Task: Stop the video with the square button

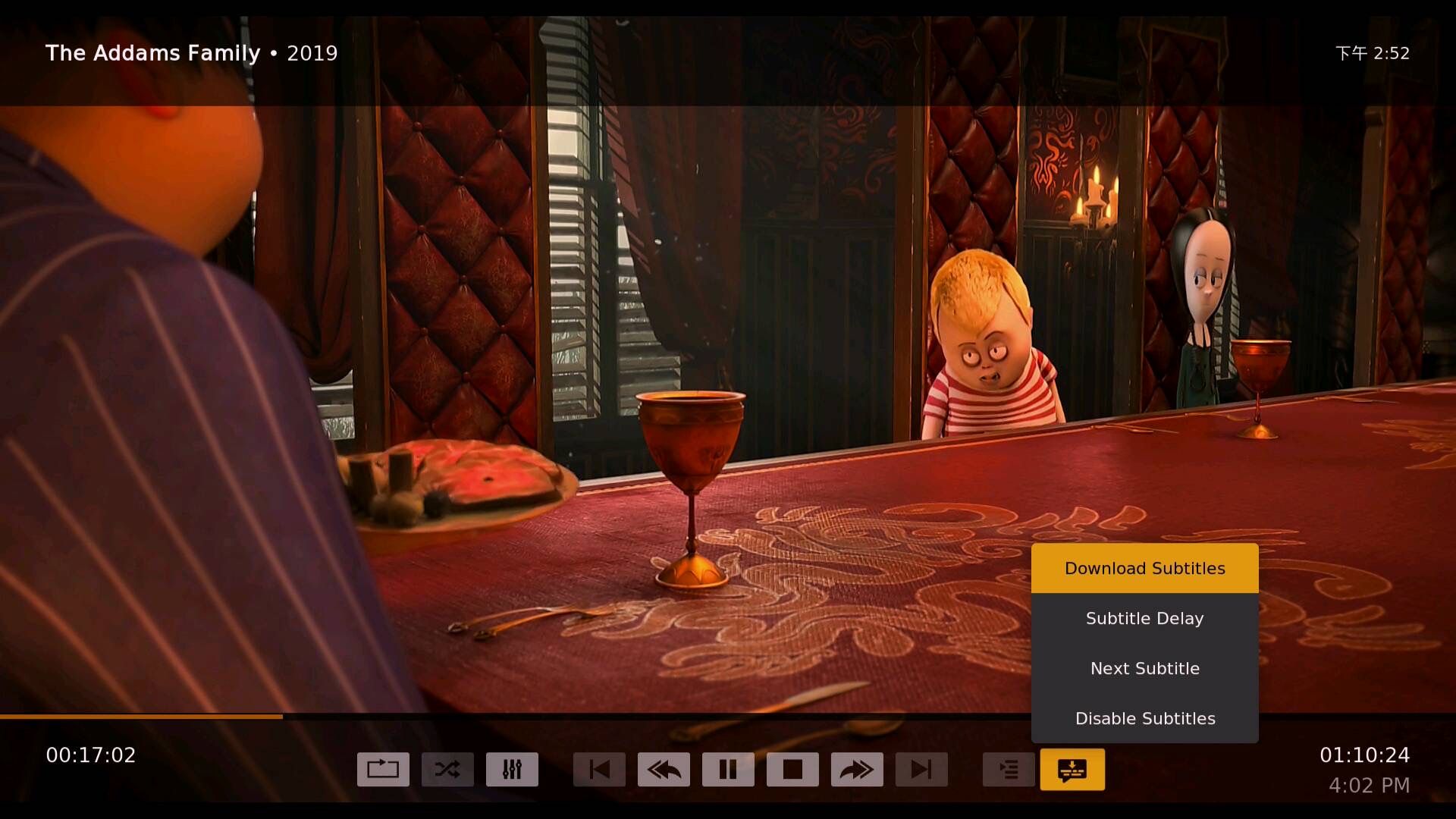Action: coord(792,770)
